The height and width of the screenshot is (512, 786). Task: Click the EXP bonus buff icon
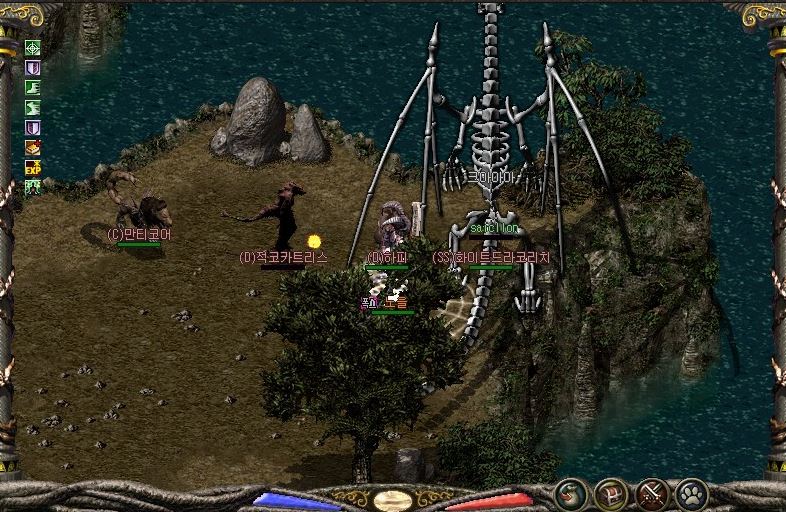point(32,168)
